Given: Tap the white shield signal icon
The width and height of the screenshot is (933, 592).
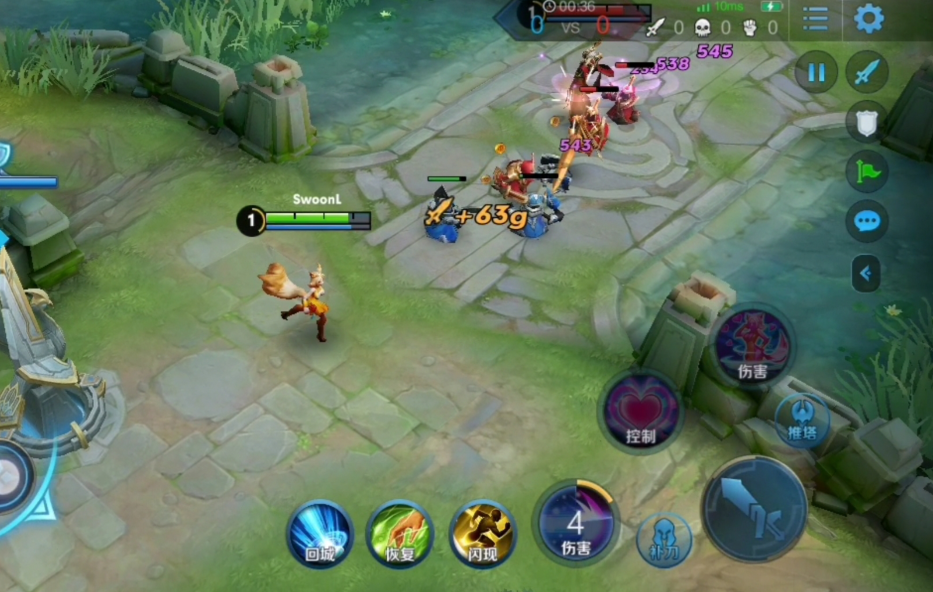Looking at the screenshot, I should tap(867, 121).
